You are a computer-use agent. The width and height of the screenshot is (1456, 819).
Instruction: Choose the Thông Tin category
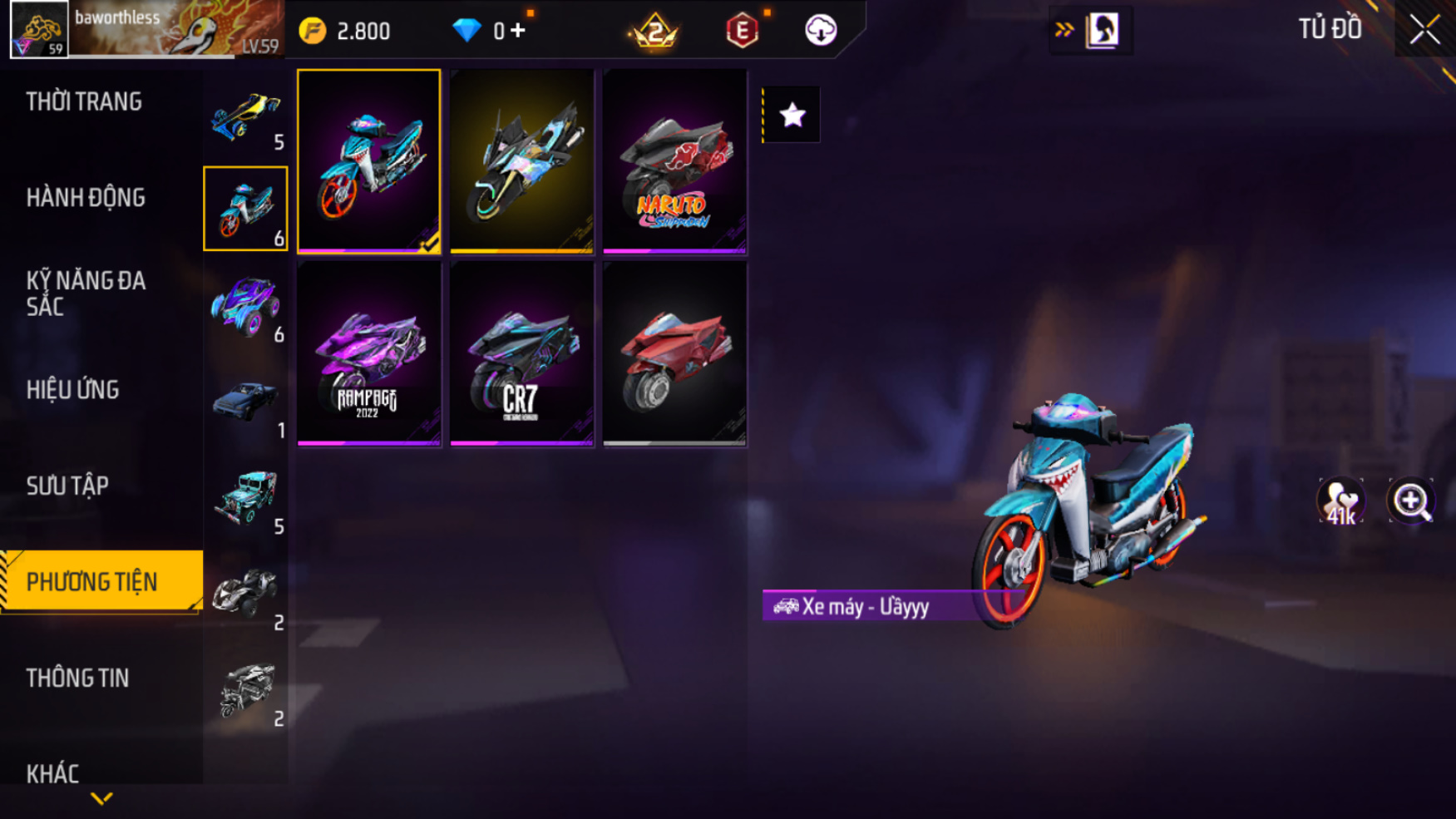pos(77,678)
